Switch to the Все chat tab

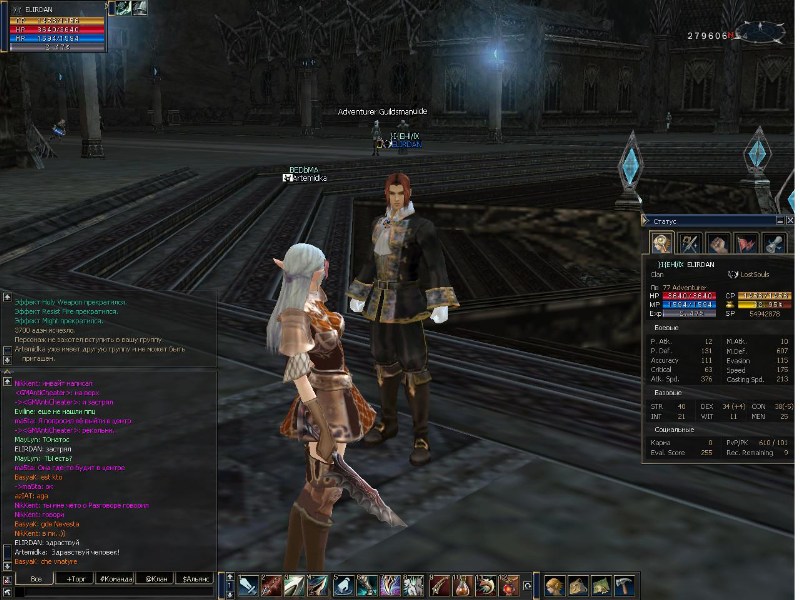coord(35,579)
